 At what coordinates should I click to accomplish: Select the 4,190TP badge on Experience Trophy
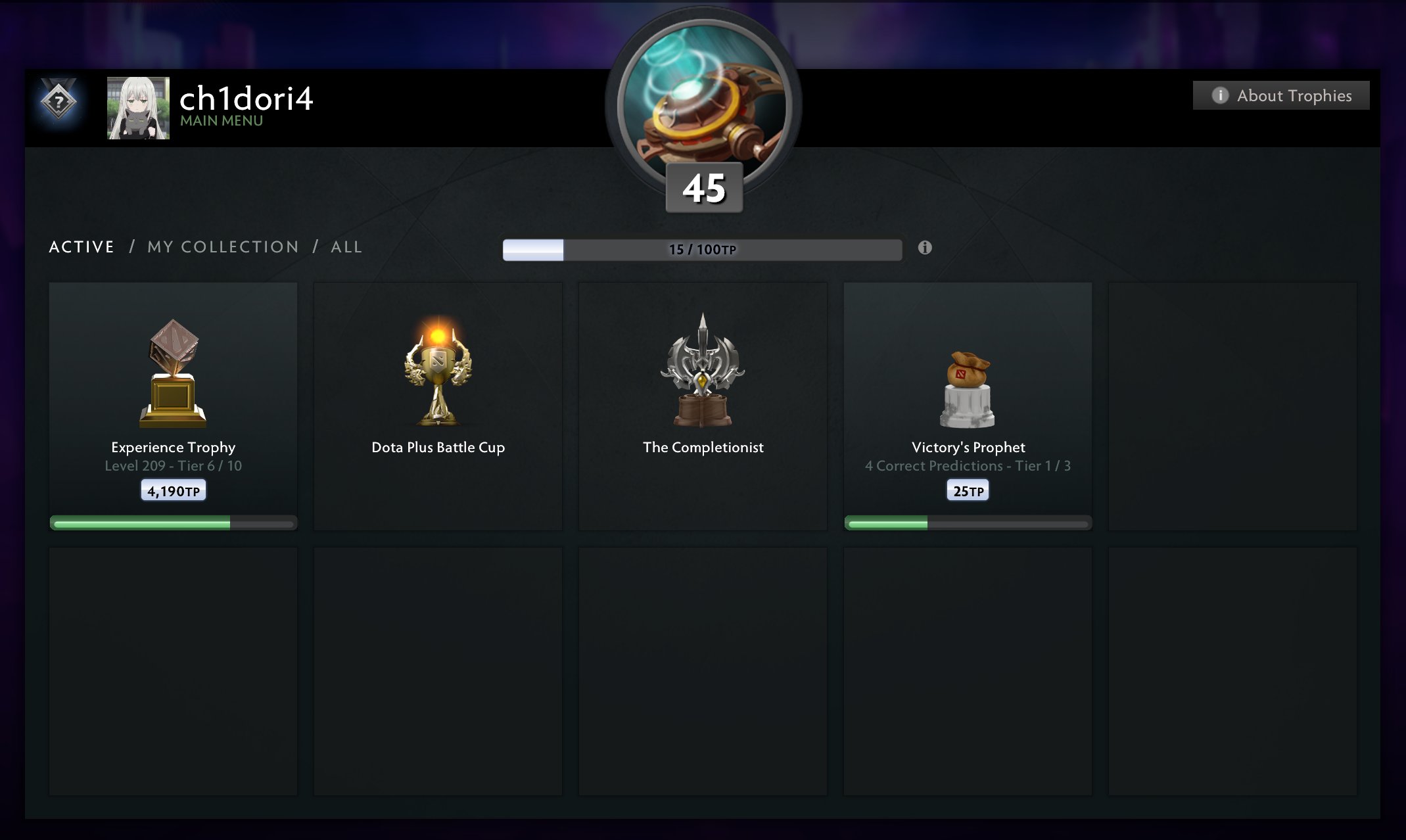pyautogui.click(x=173, y=489)
